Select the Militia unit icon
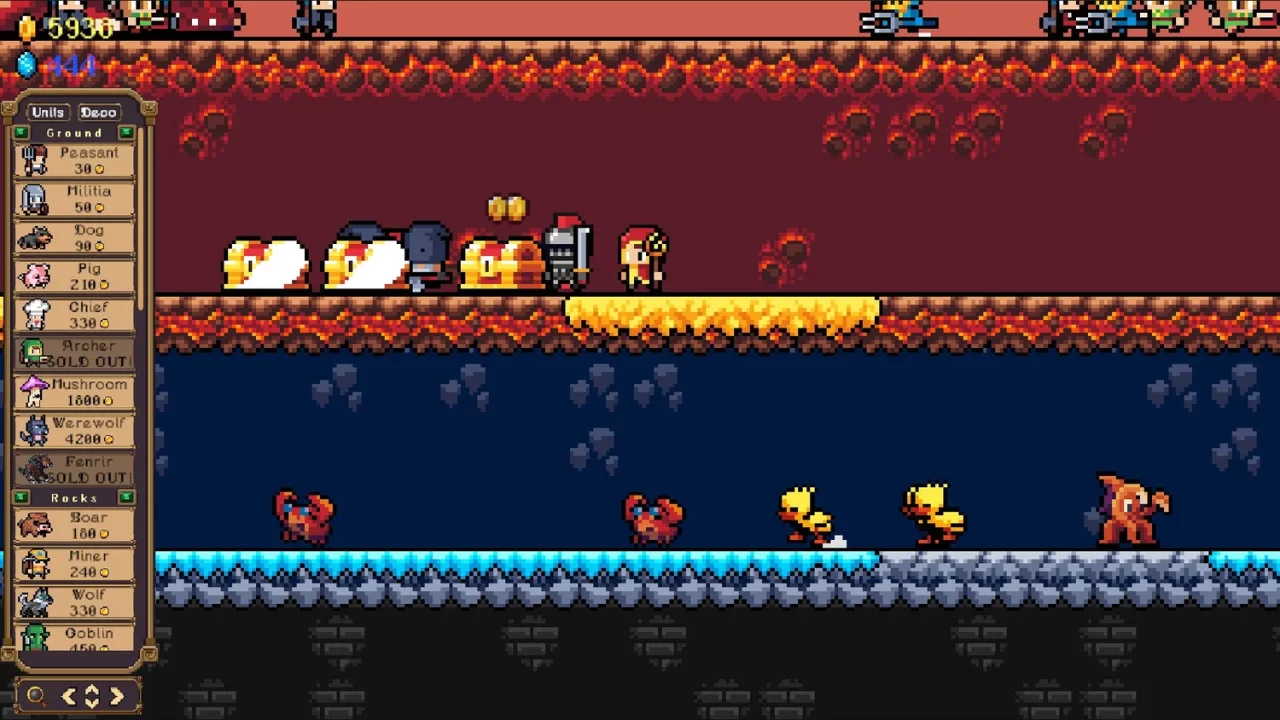Image resolution: width=1280 pixels, height=720 pixels. point(75,197)
